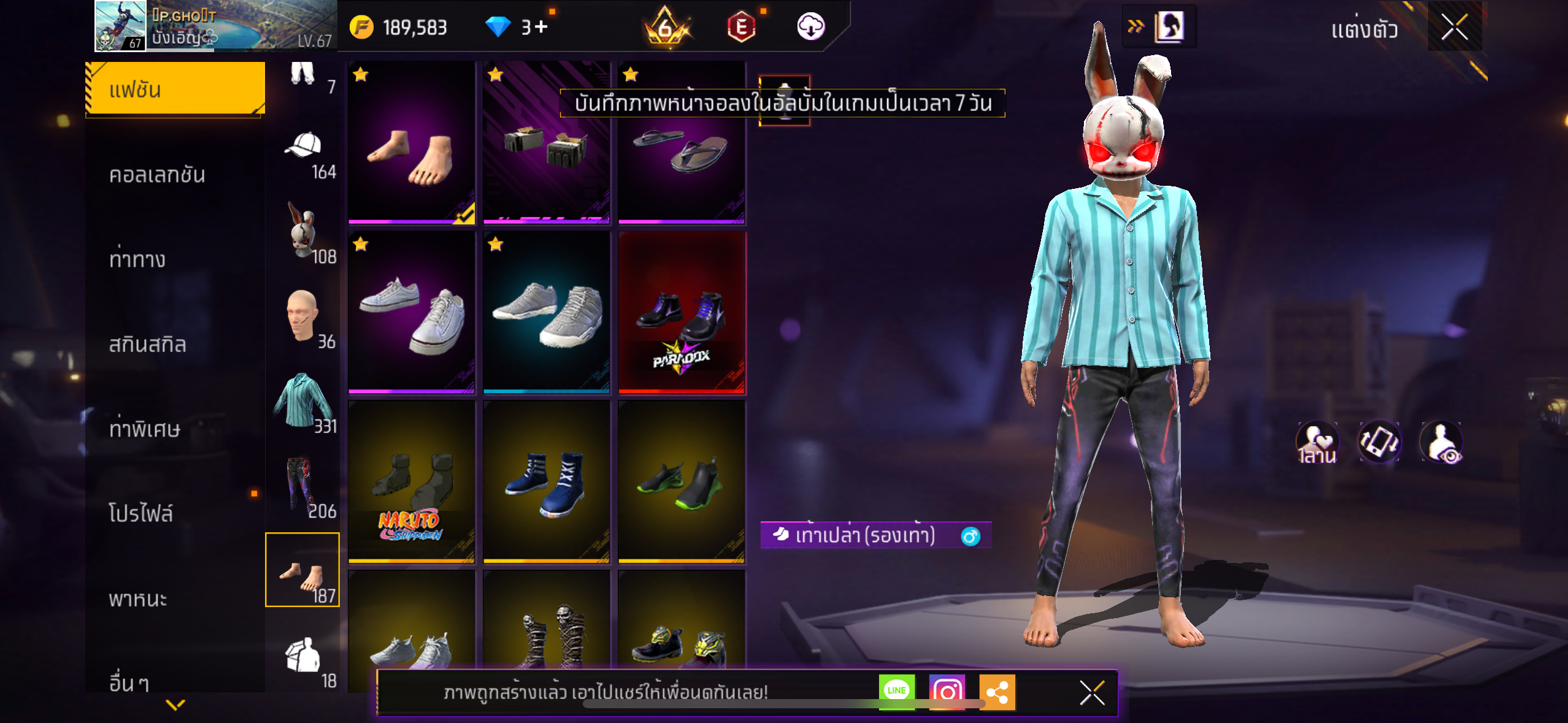This screenshot has width=1568, height=723.
Task: Equip the bare feet item
Action: pyautogui.click(x=412, y=143)
